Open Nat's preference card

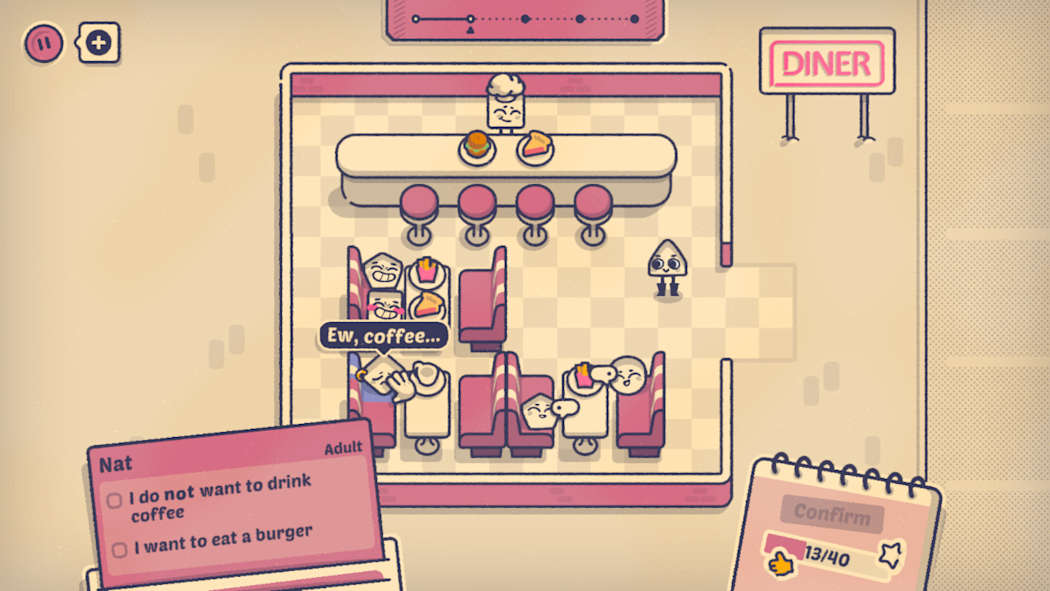[x=234, y=499]
